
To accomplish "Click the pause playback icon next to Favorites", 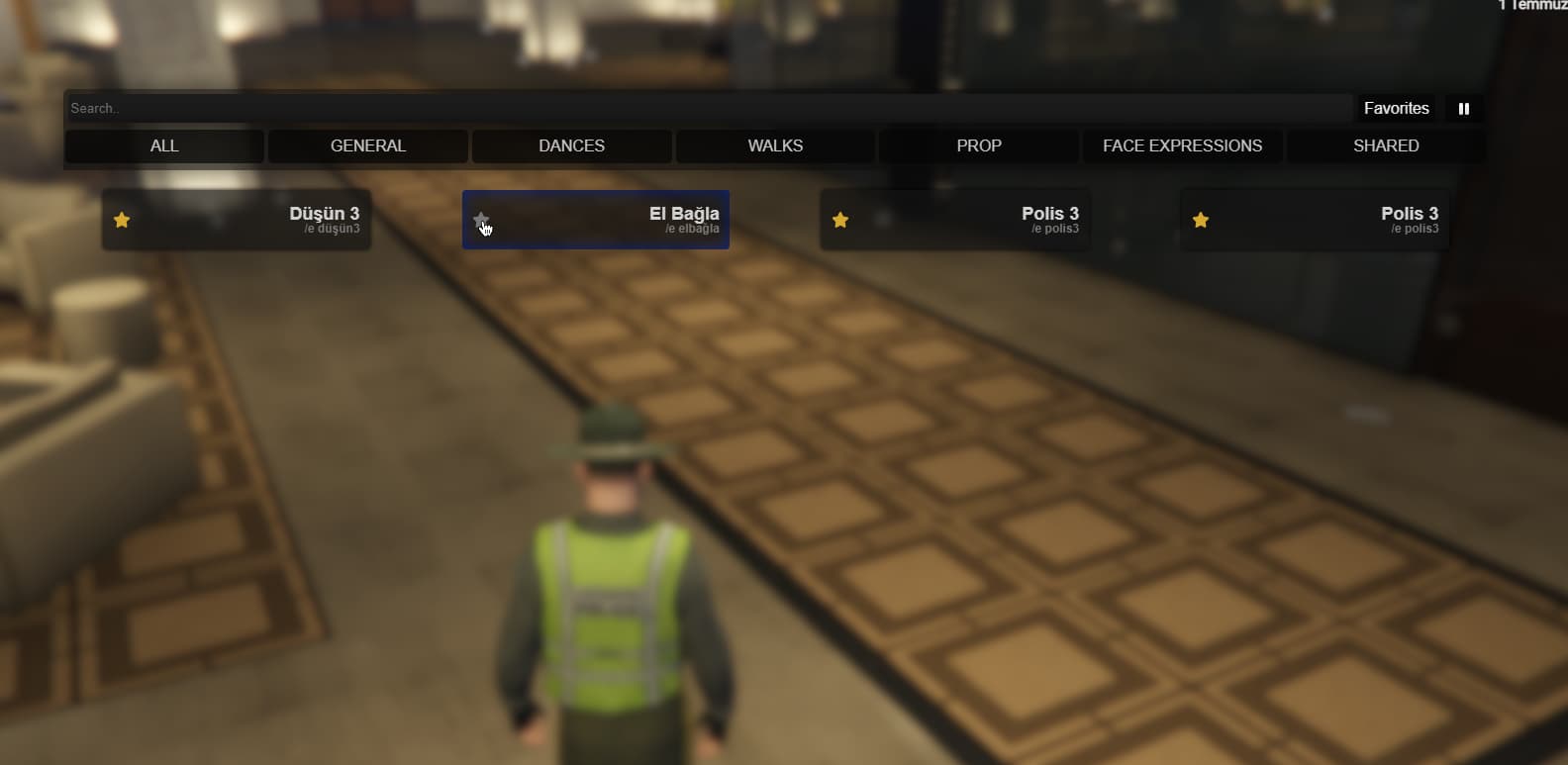I will 1464,109.
